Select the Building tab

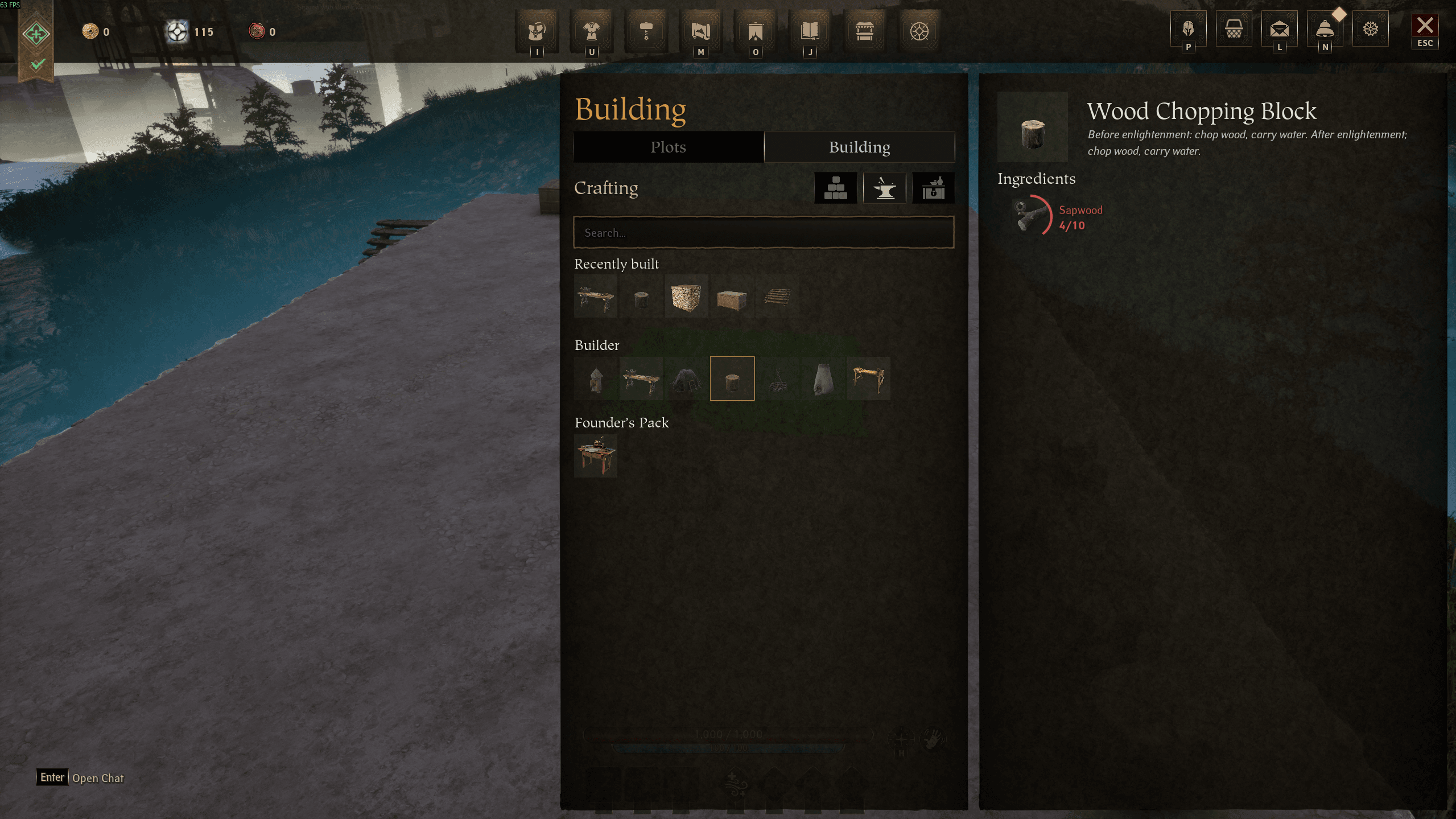coord(859,147)
